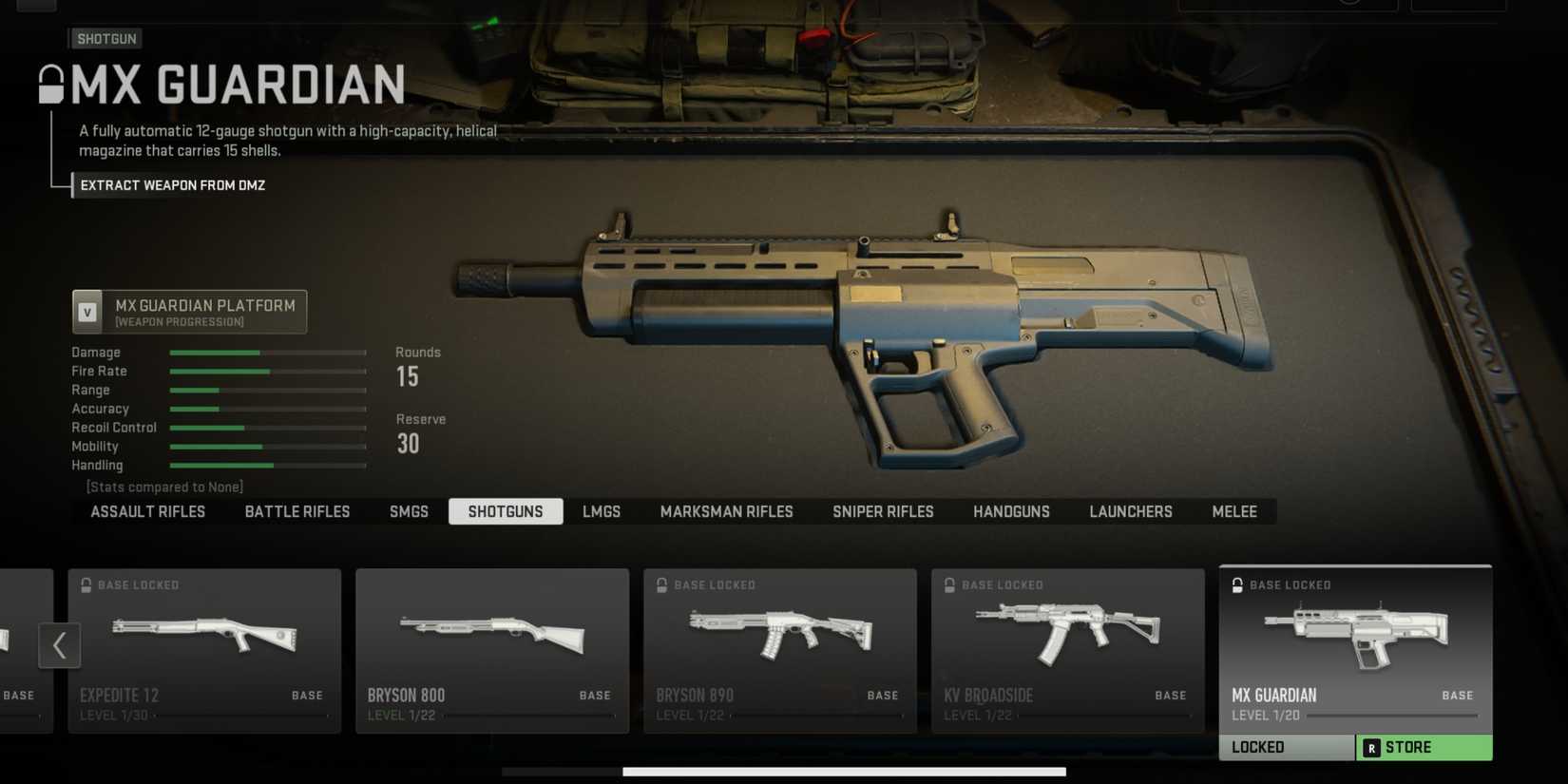The height and width of the screenshot is (784, 1568).
Task: Select the MELEE weapons tab
Action: [1233, 511]
